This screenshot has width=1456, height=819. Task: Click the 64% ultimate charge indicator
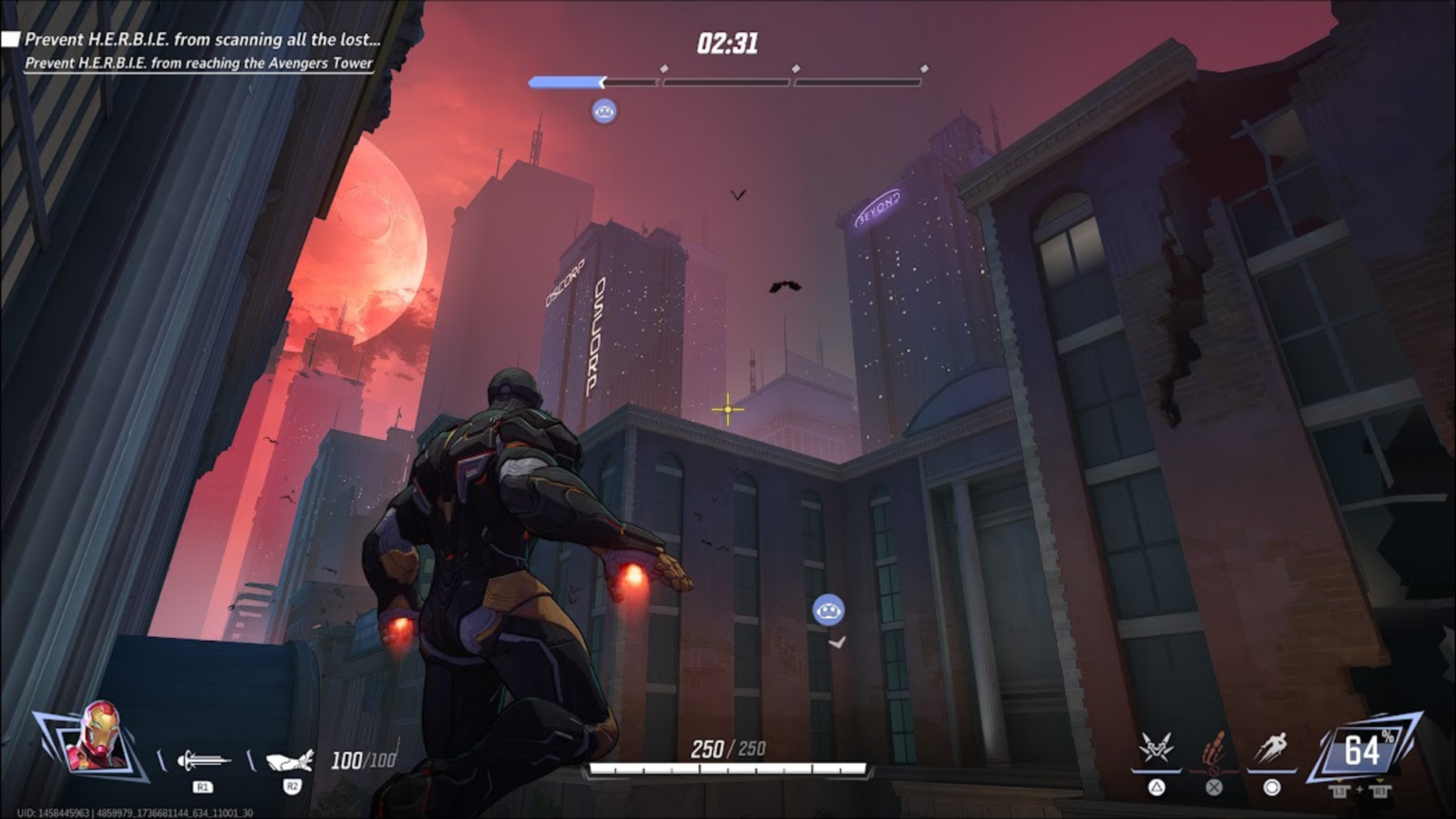pos(1363,752)
